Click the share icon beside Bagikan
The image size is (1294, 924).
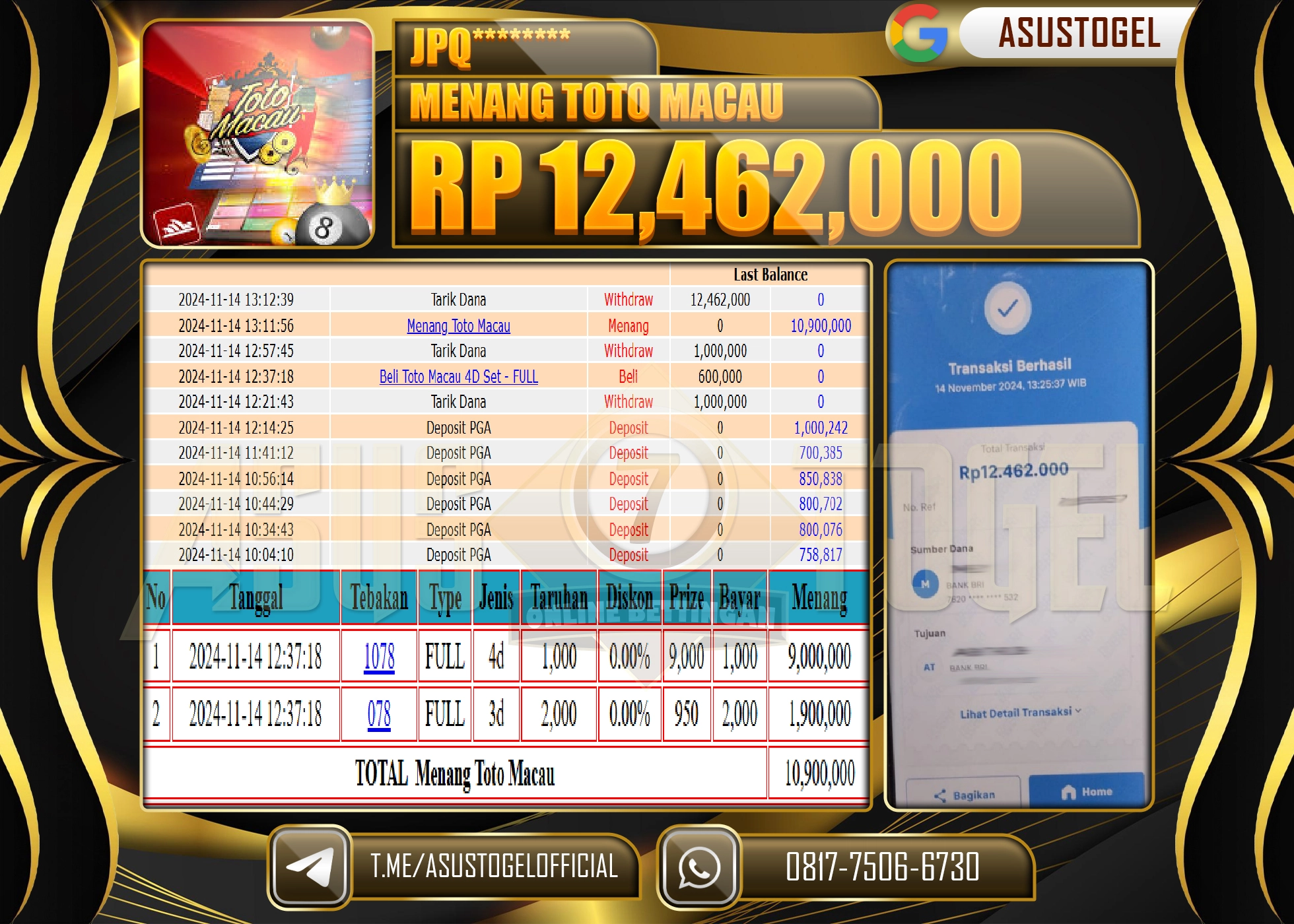(940, 795)
